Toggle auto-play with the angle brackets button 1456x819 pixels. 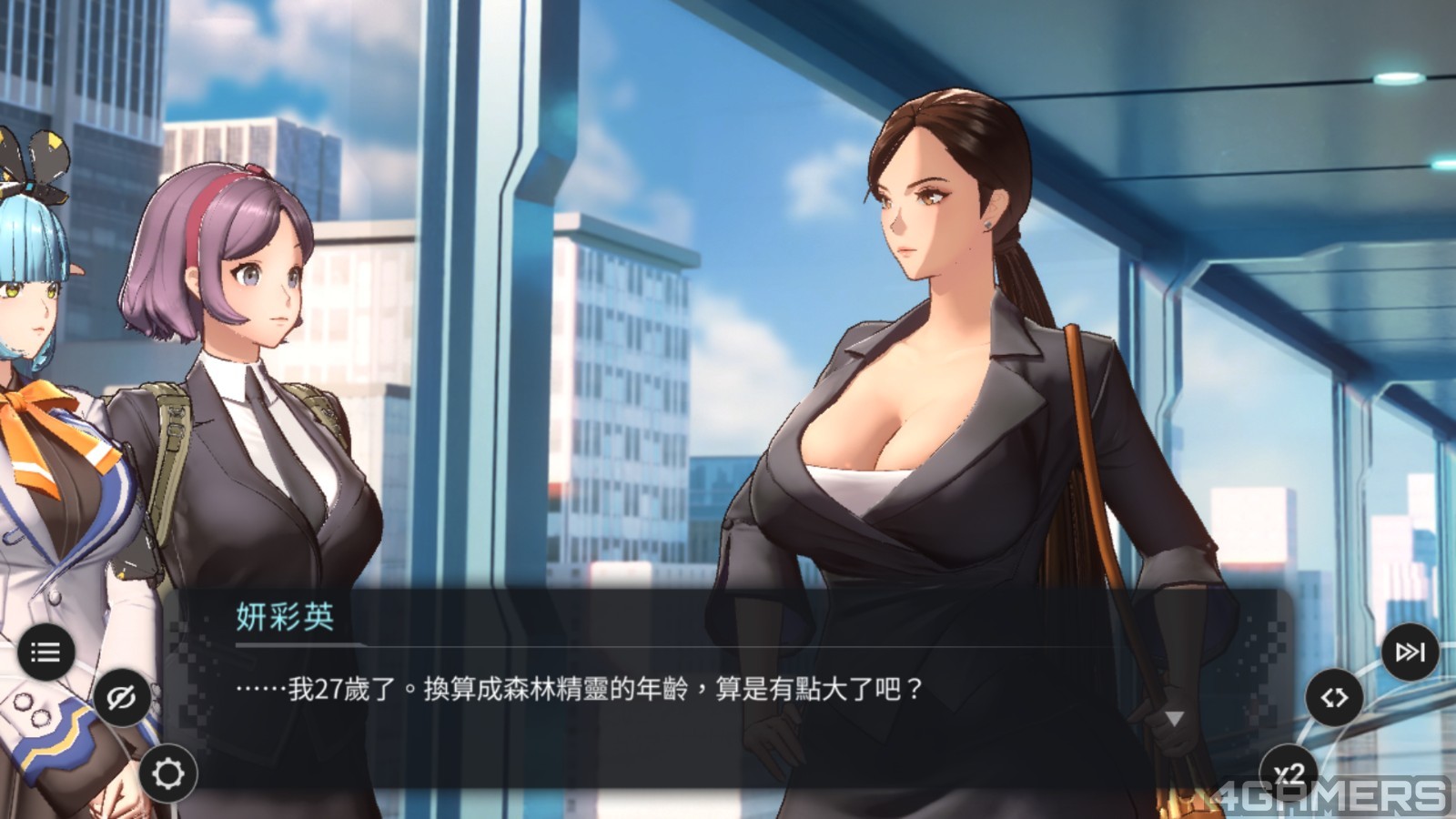[1334, 698]
